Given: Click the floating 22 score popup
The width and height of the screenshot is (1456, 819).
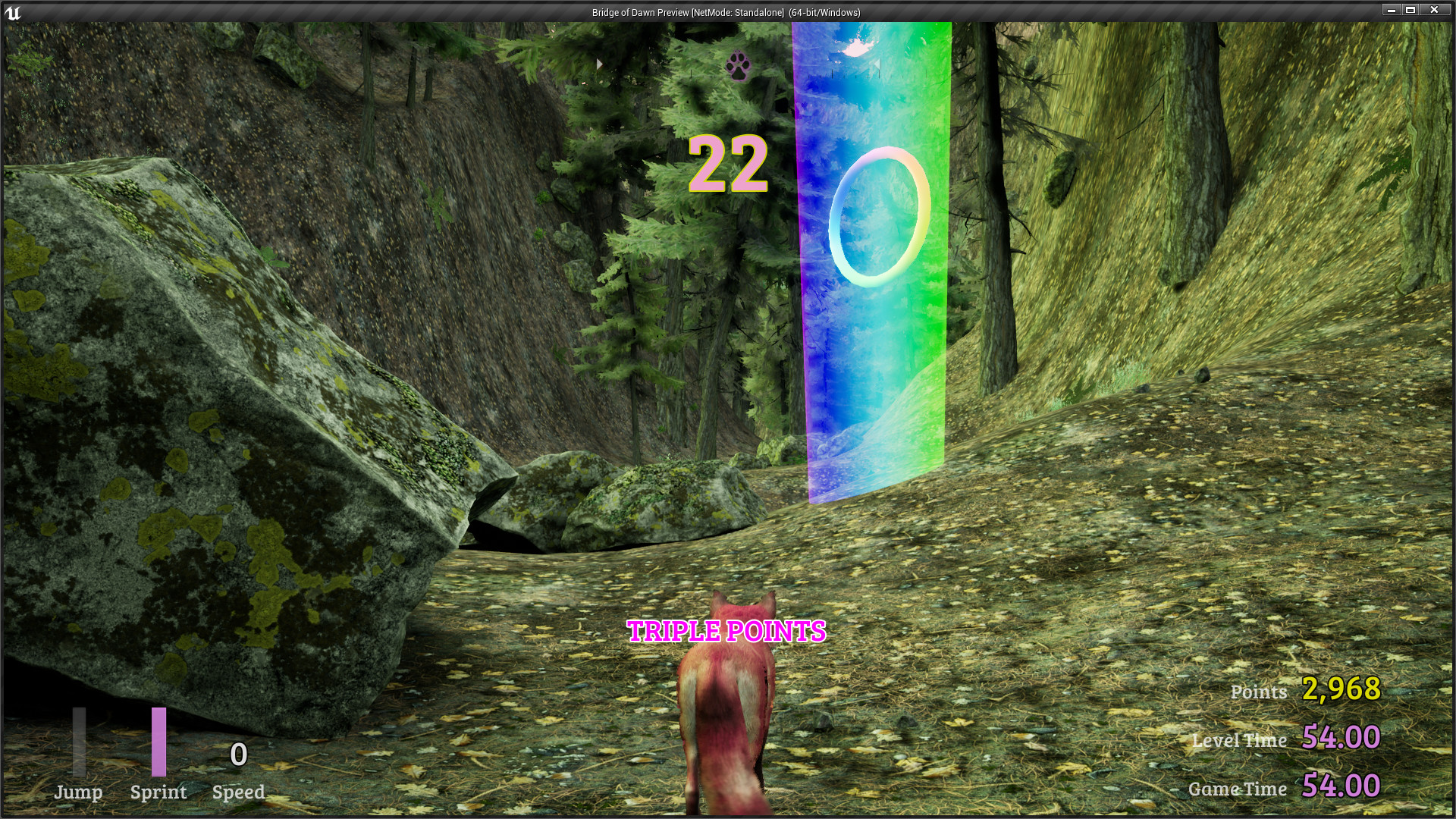Looking at the screenshot, I should (730, 163).
